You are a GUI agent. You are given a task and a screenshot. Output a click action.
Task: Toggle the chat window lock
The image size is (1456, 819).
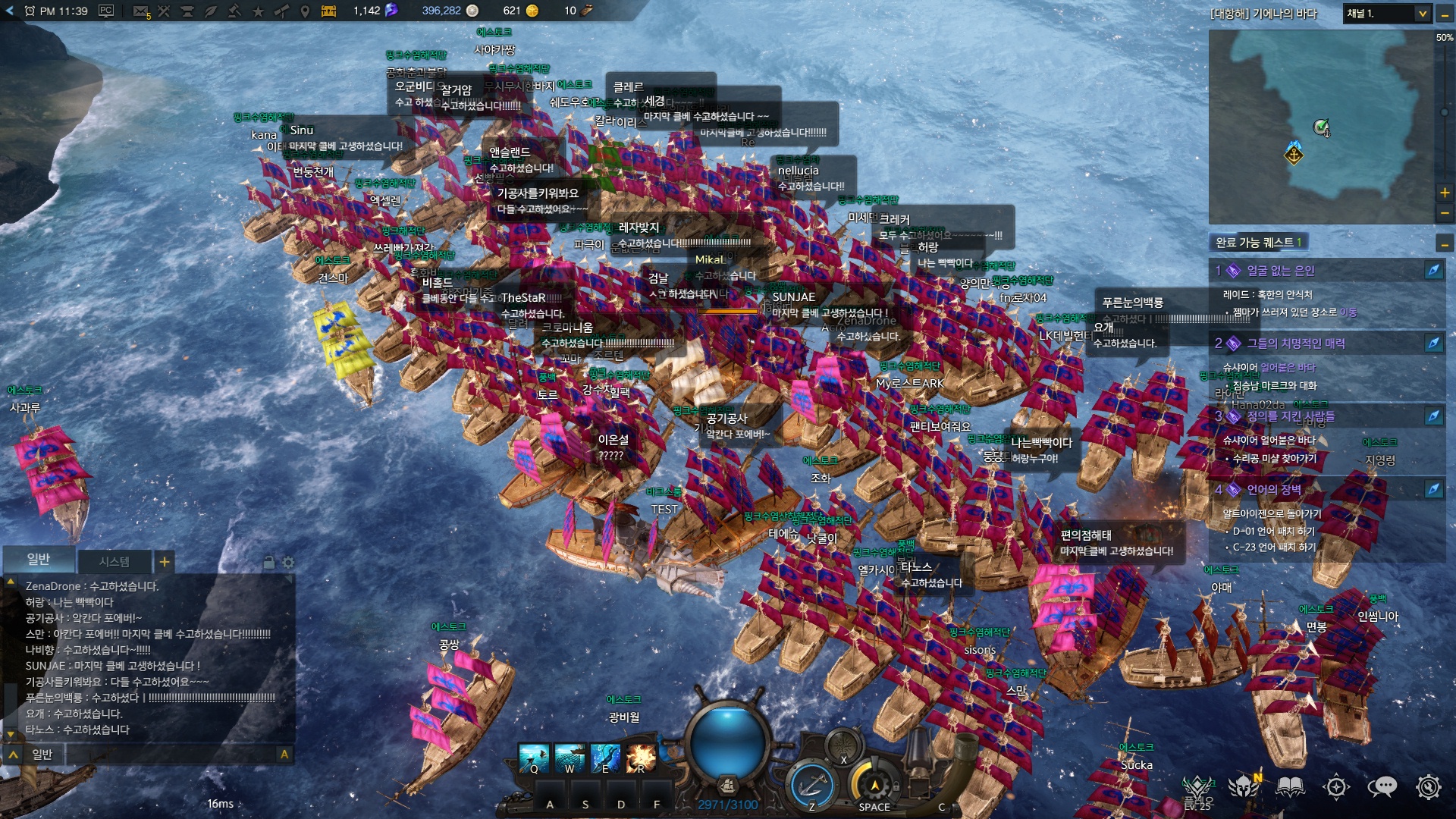click(x=268, y=563)
